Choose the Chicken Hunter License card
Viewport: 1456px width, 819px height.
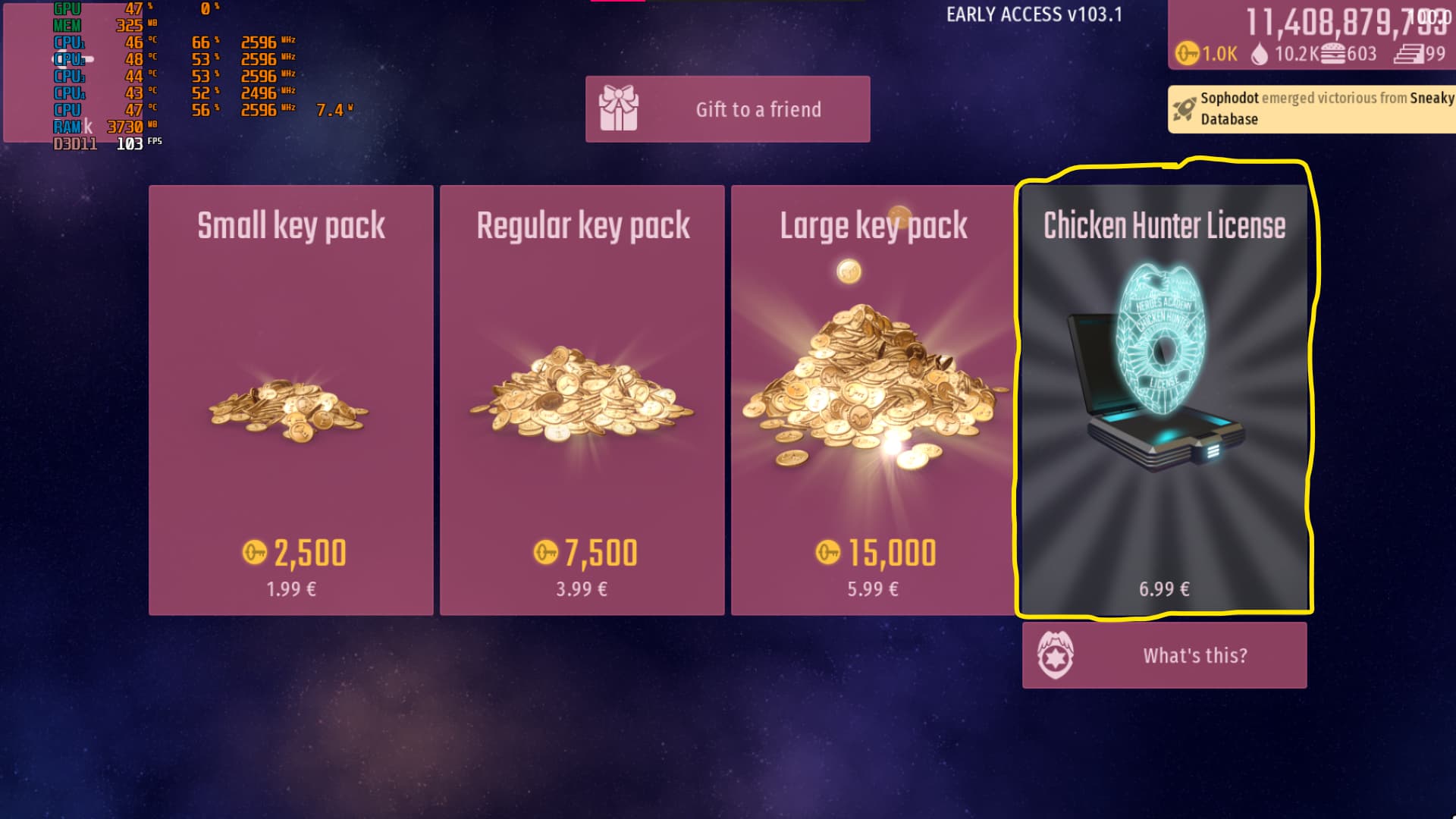(x=1164, y=400)
